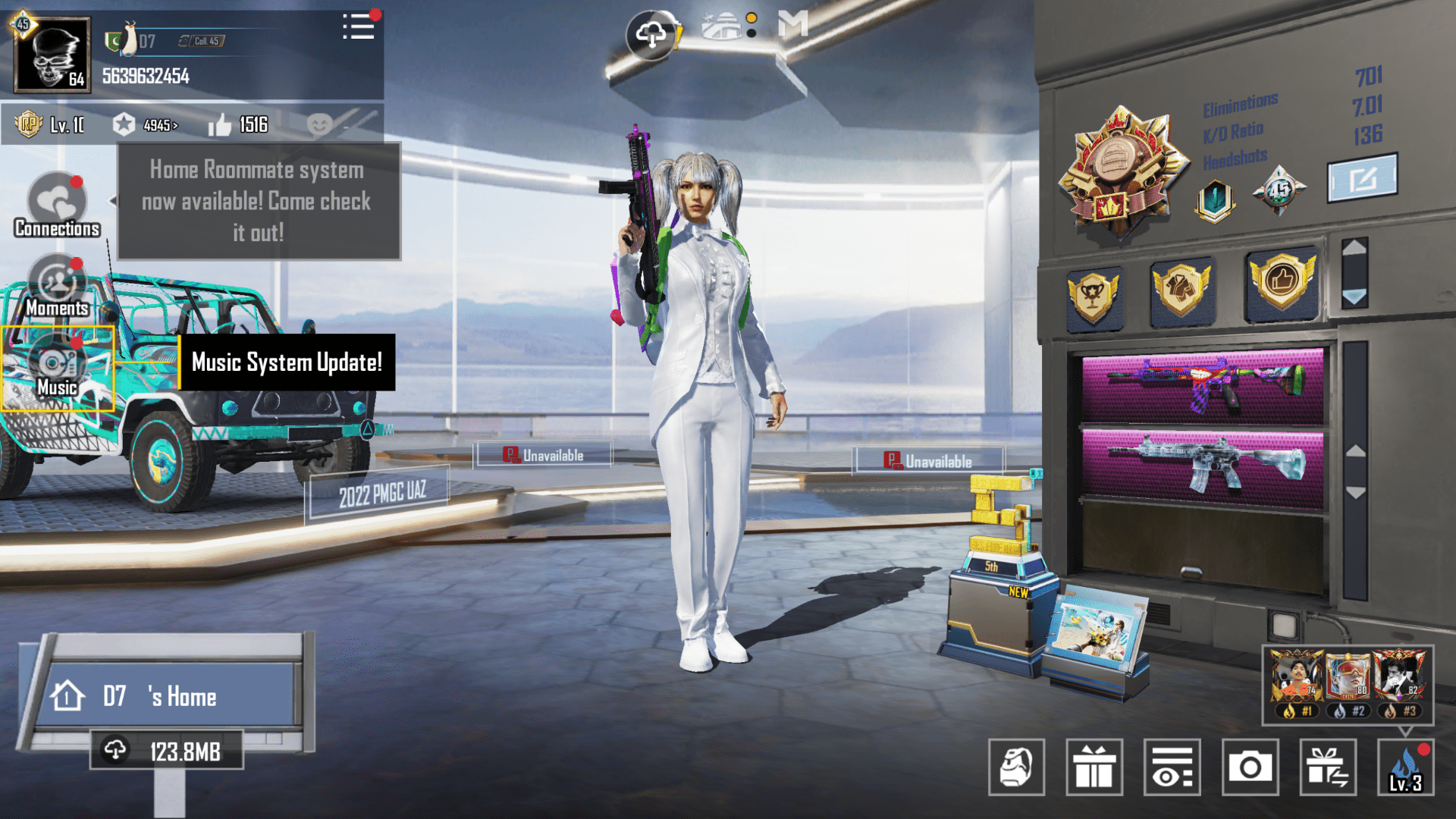Select the gold trophy badge tab
1456x819 pixels.
[1095, 292]
